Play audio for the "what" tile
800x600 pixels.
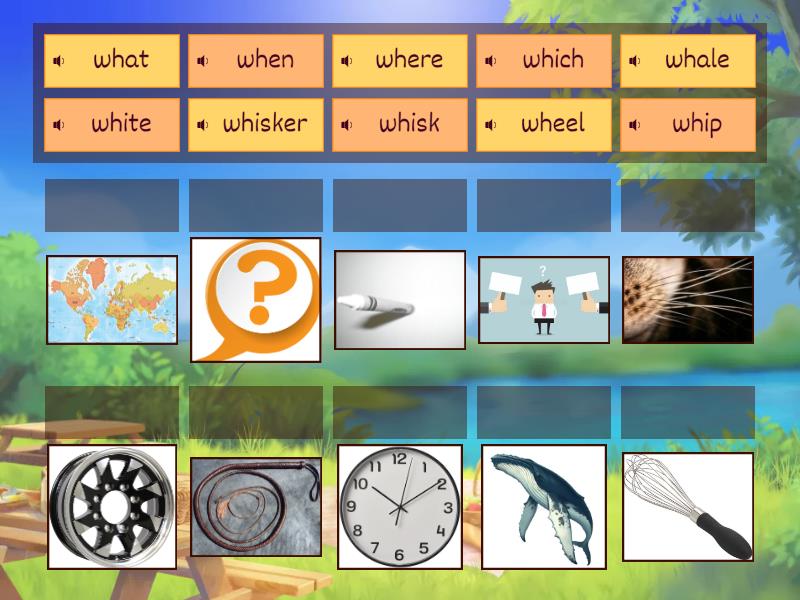click(59, 61)
